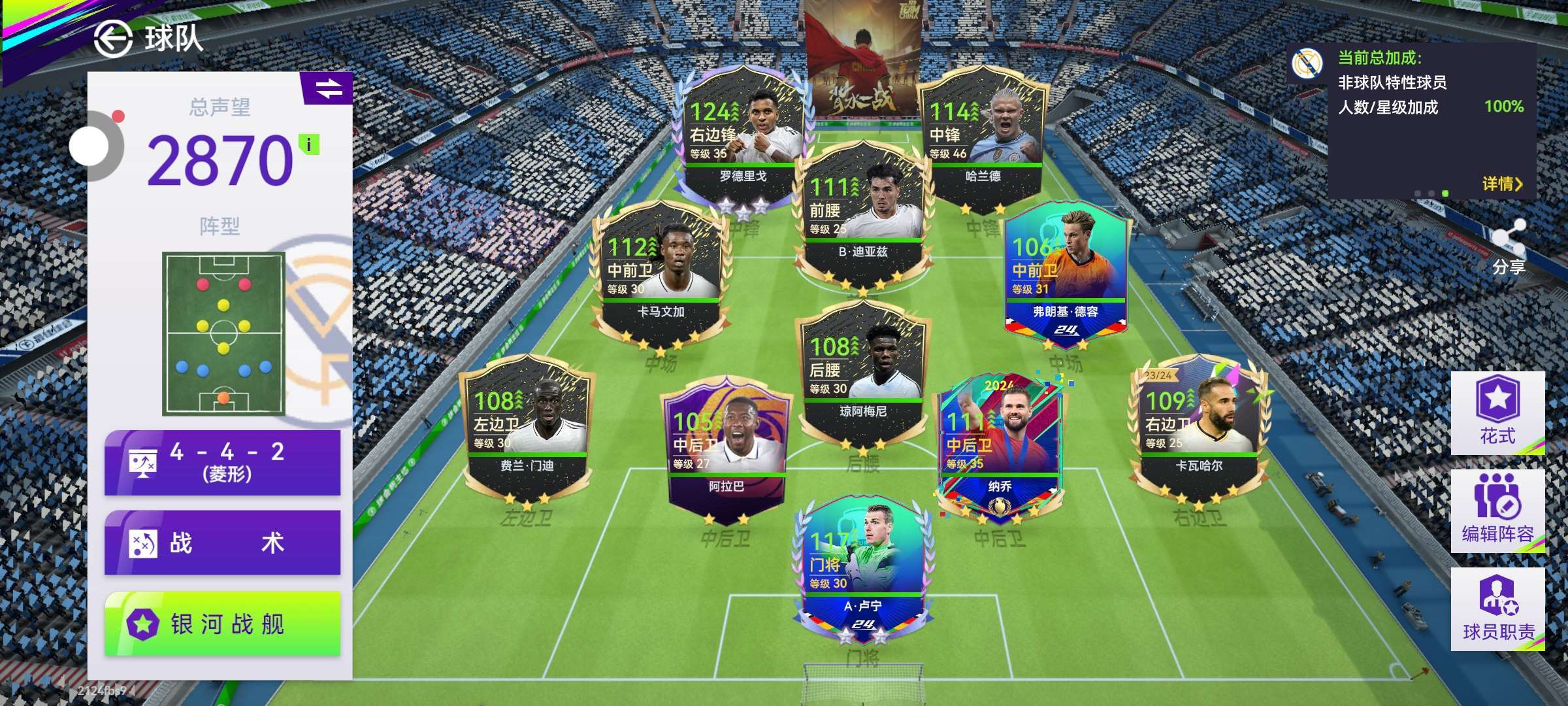Image resolution: width=1568 pixels, height=706 pixels.
Task: Toggle the swap arrows on the squad panel
Action: [329, 88]
